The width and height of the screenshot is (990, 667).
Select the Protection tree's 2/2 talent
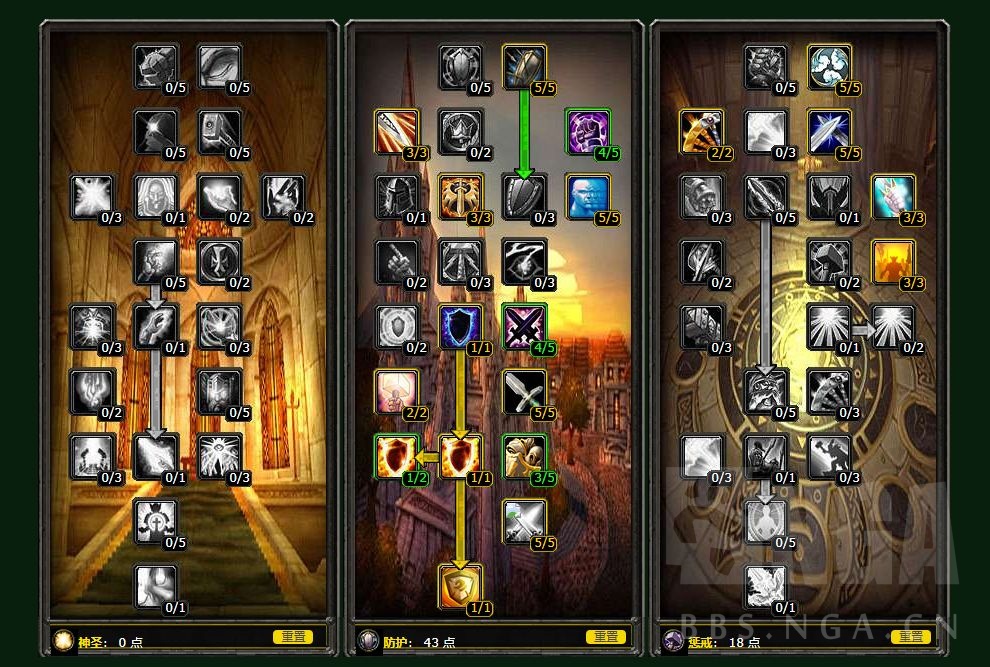point(396,391)
